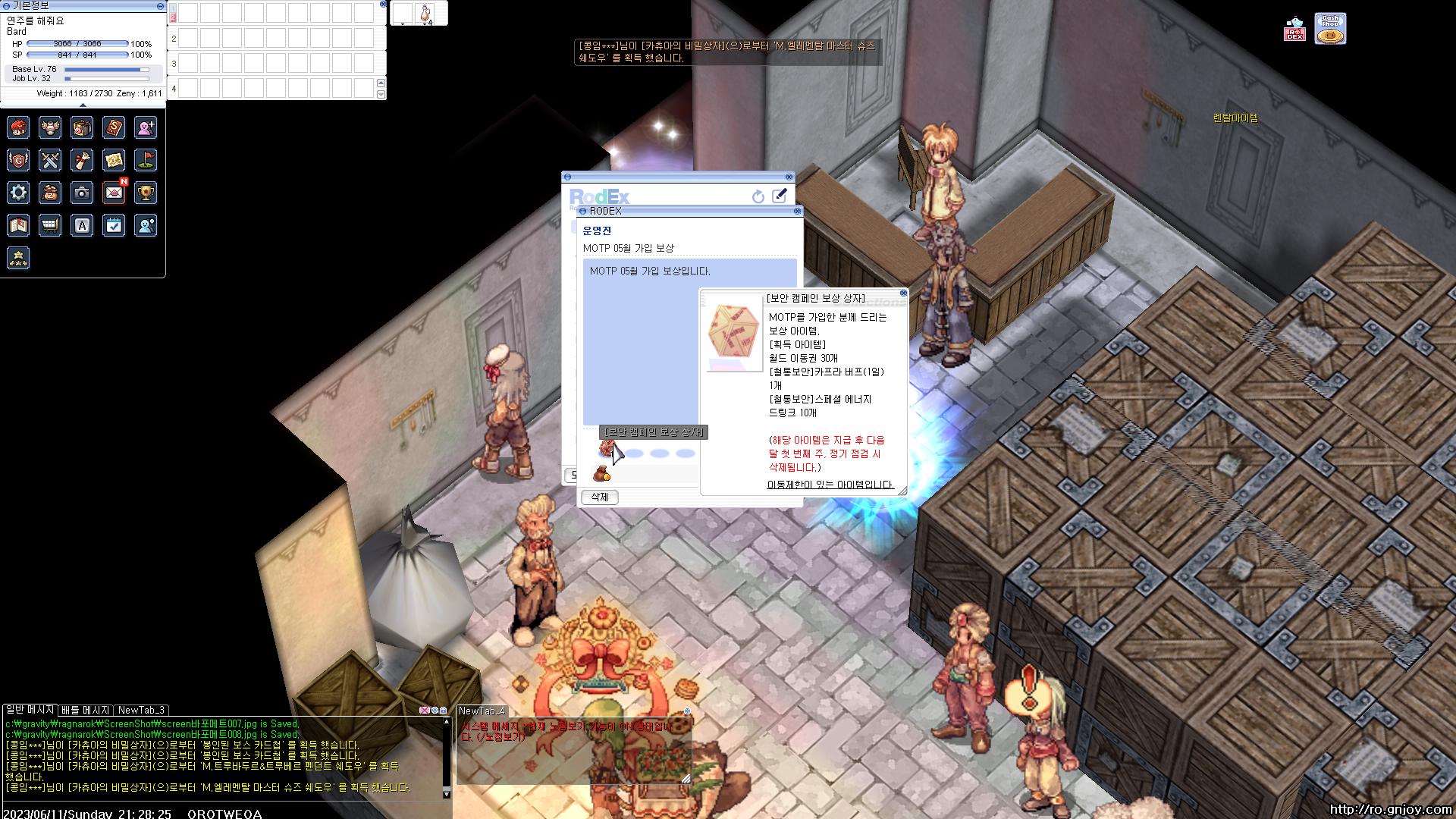Open the shopping cart icon
The height and width of the screenshot is (819, 1456).
click(x=50, y=225)
